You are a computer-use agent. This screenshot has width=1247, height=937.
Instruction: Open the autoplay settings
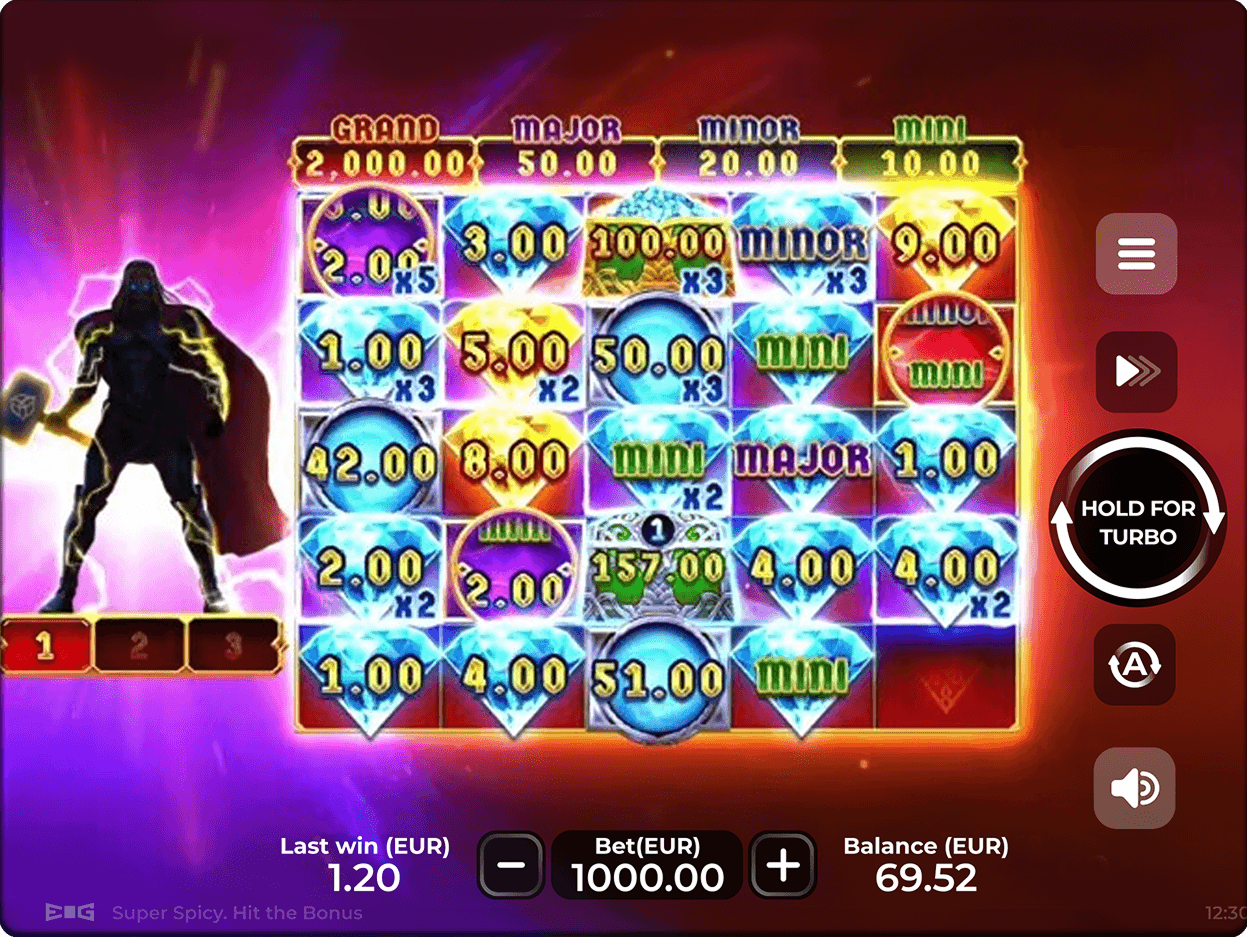(x=1134, y=664)
